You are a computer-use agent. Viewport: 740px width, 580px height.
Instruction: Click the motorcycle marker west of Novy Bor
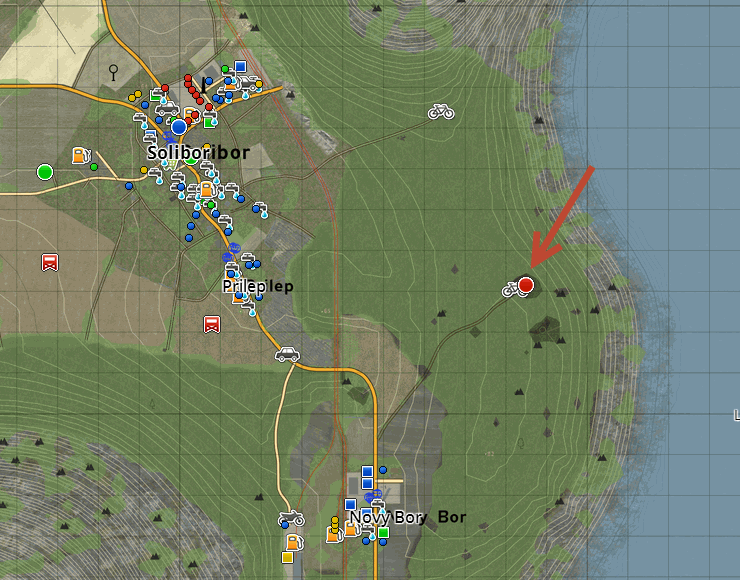(x=291, y=519)
